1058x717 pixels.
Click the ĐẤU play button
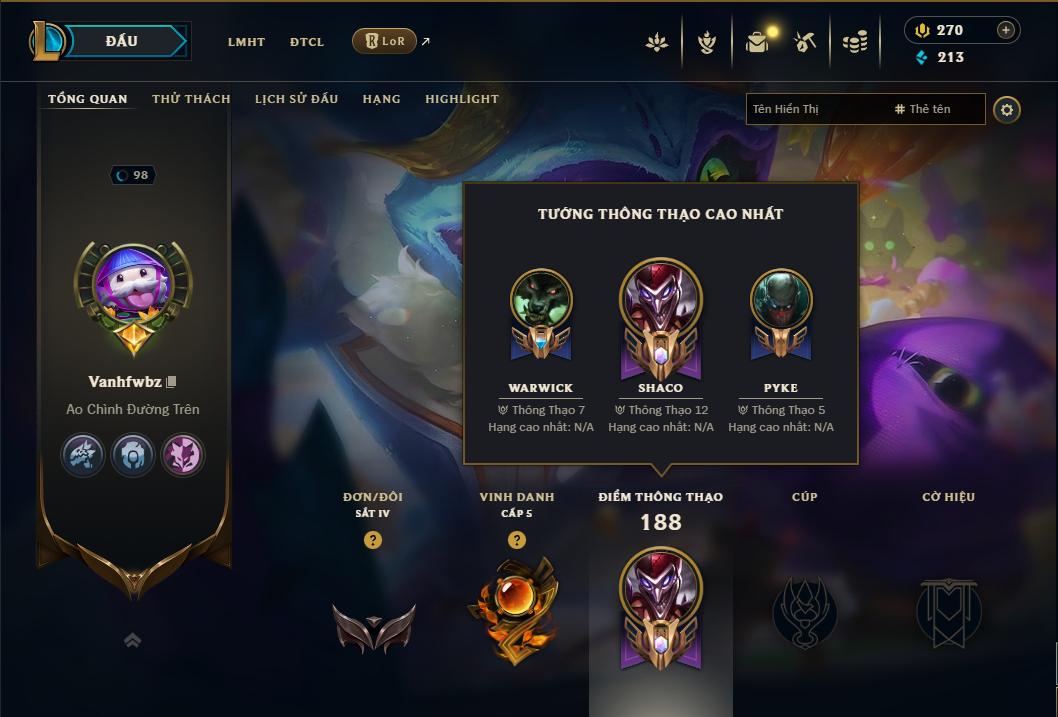(122, 41)
